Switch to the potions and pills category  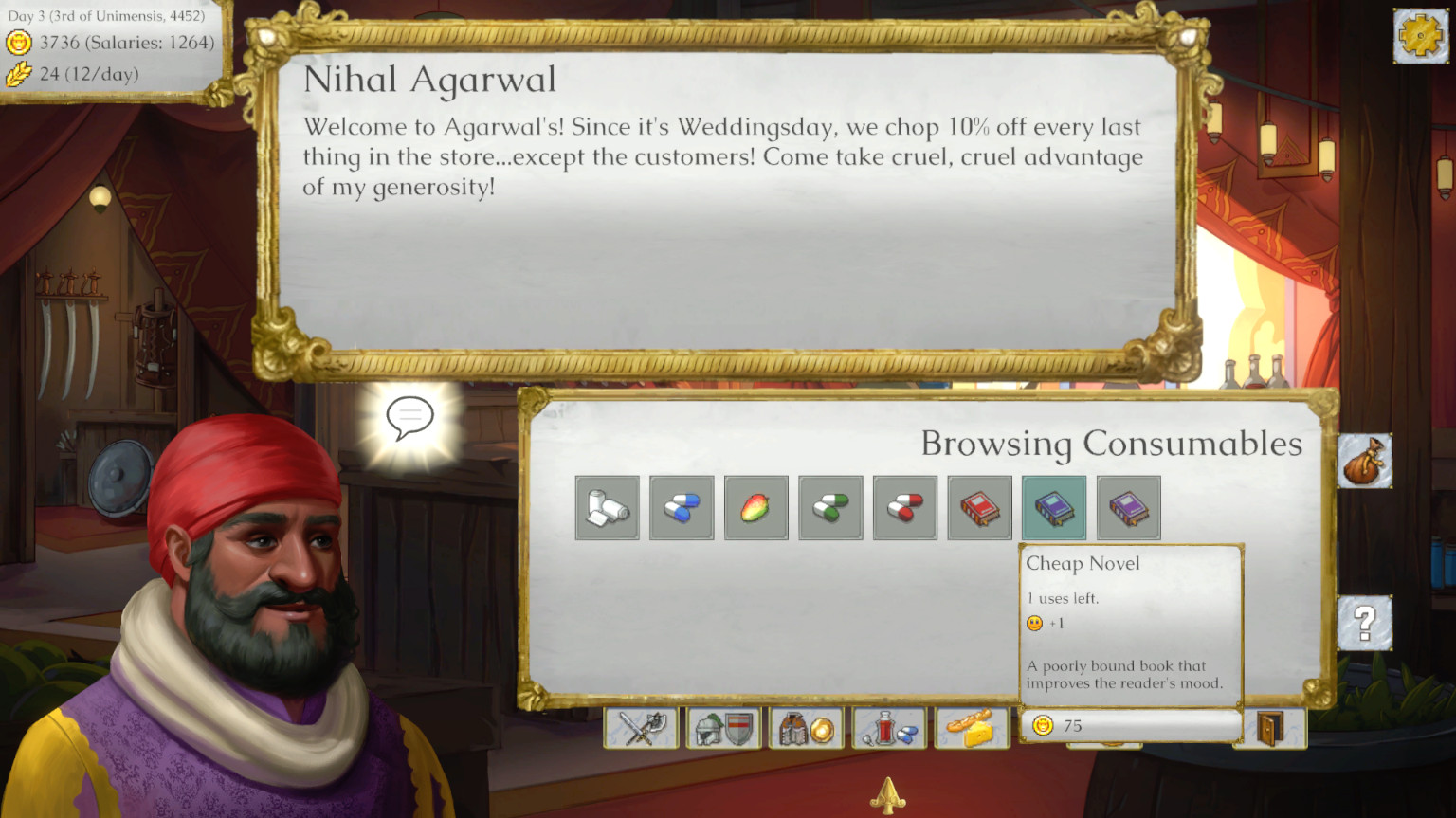coord(889,728)
